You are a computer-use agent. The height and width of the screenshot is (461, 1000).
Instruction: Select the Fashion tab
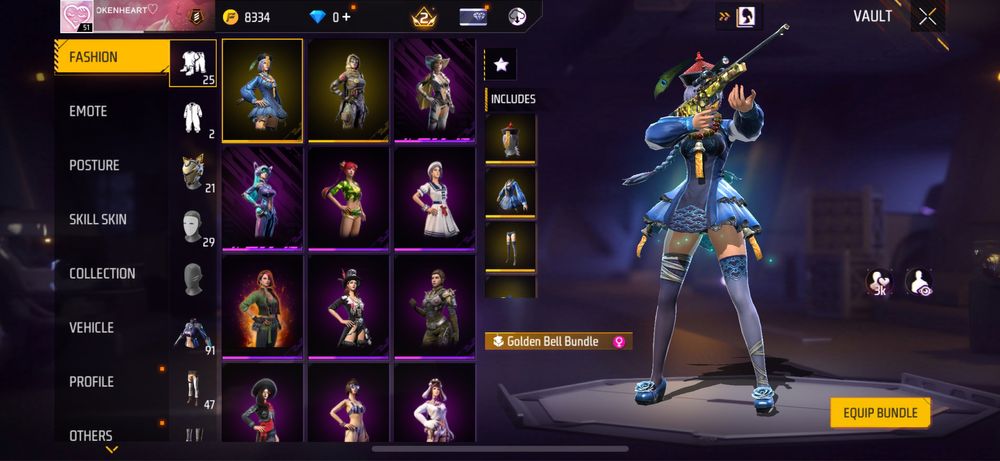93,57
